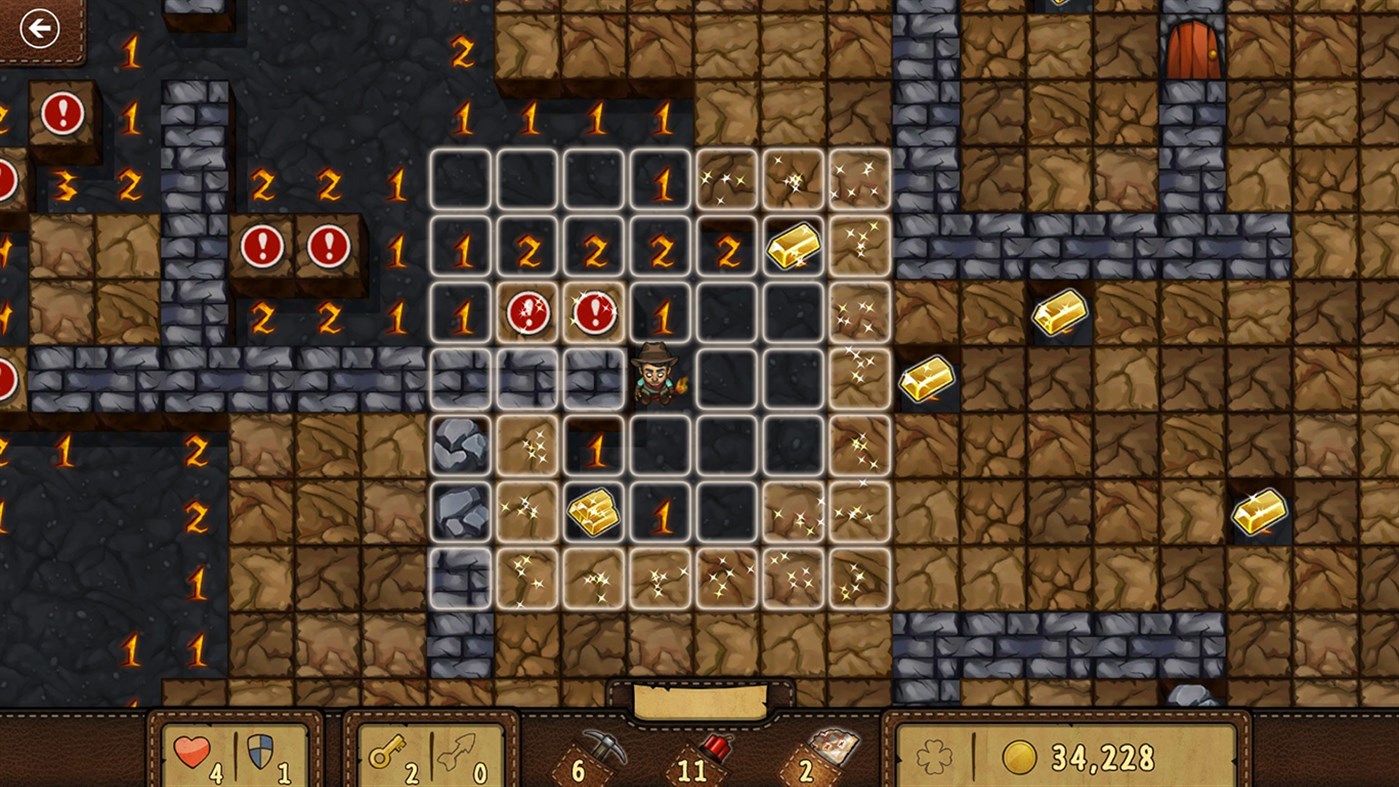Collect the gold bar inside the glowing grid

point(793,245)
